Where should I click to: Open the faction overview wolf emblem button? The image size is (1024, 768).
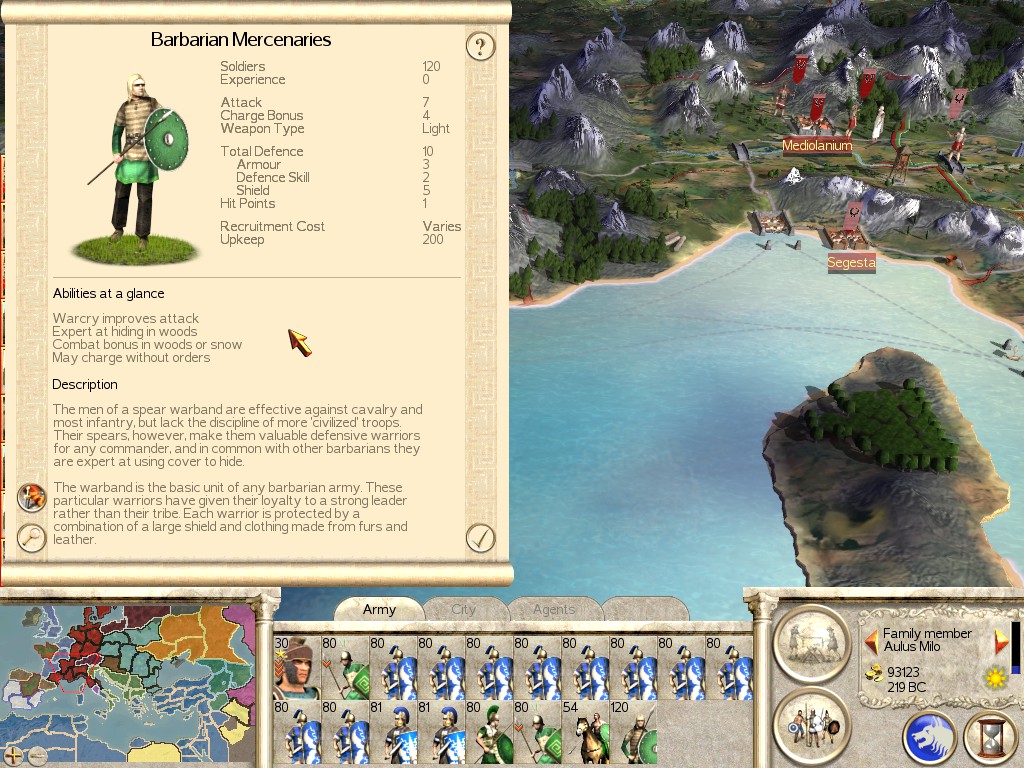point(929,738)
